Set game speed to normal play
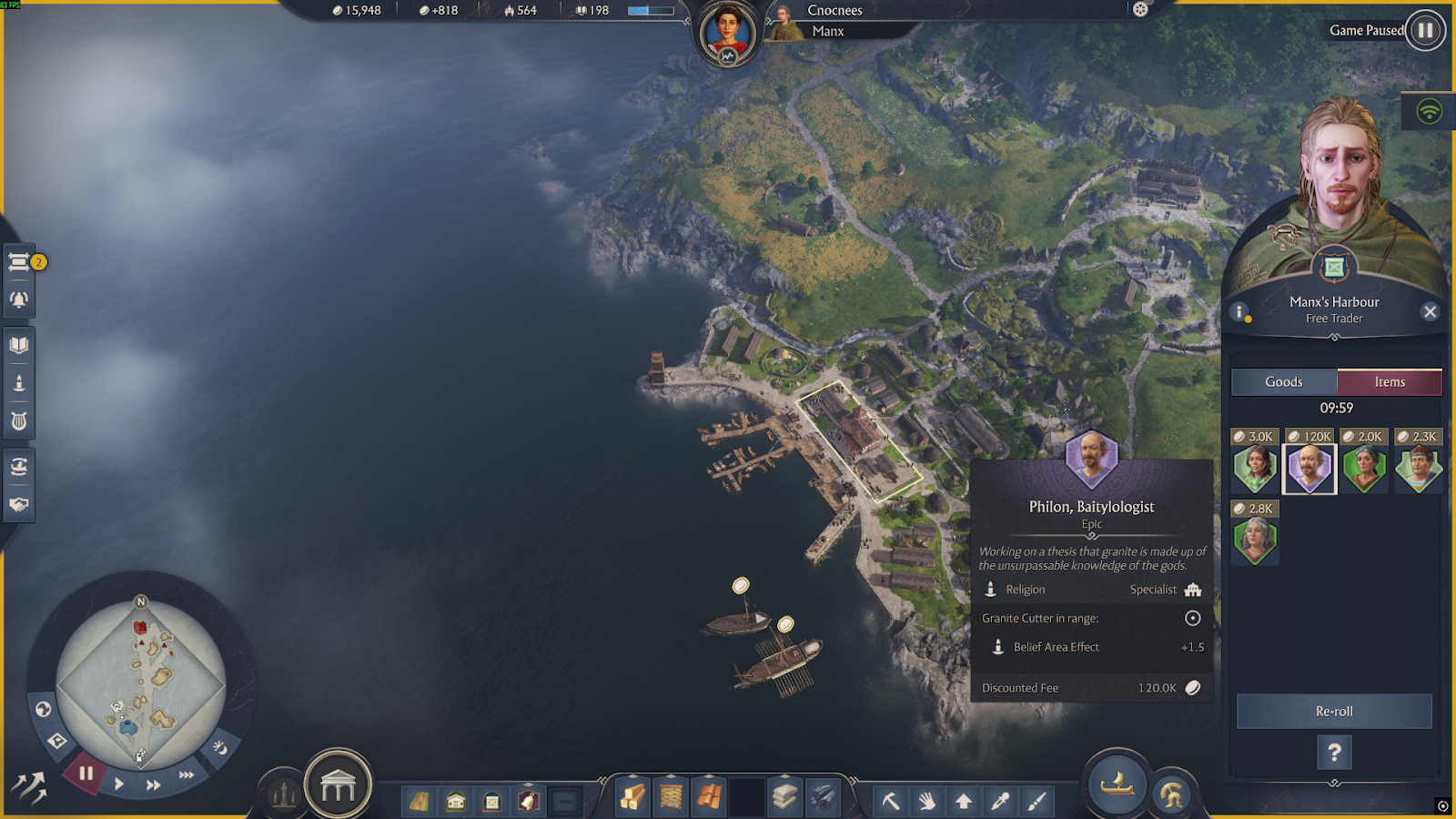The image size is (1456, 819). click(x=119, y=784)
